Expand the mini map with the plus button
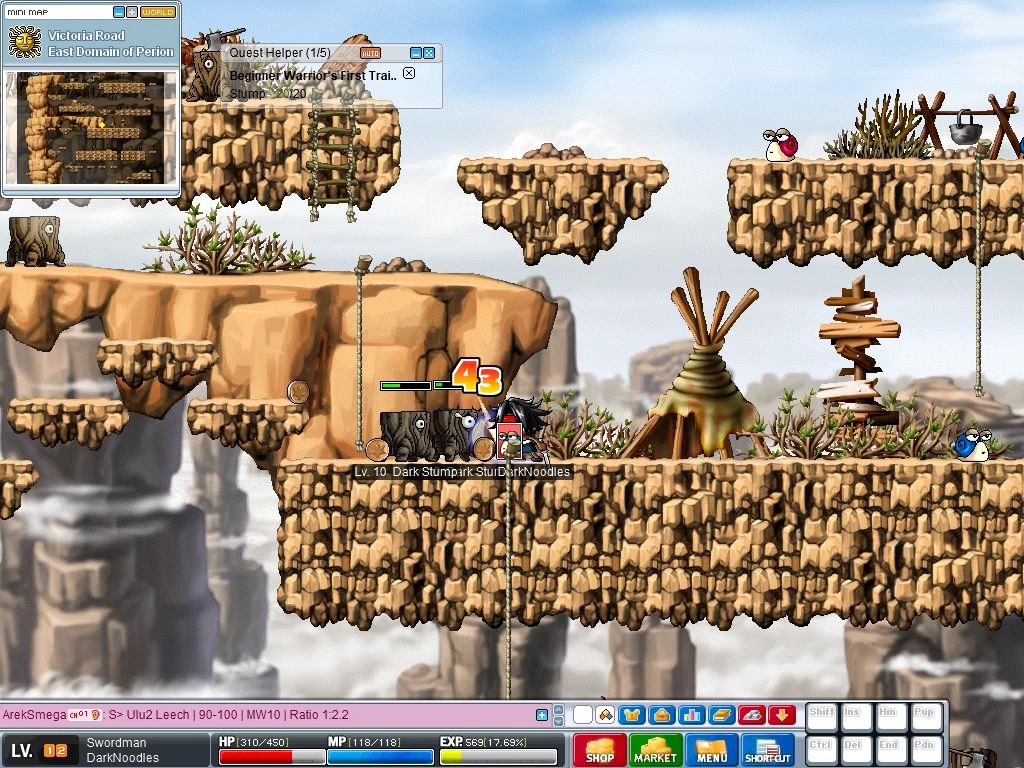Viewport: 1024px width, 768px height. pyautogui.click(x=132, y=12)
